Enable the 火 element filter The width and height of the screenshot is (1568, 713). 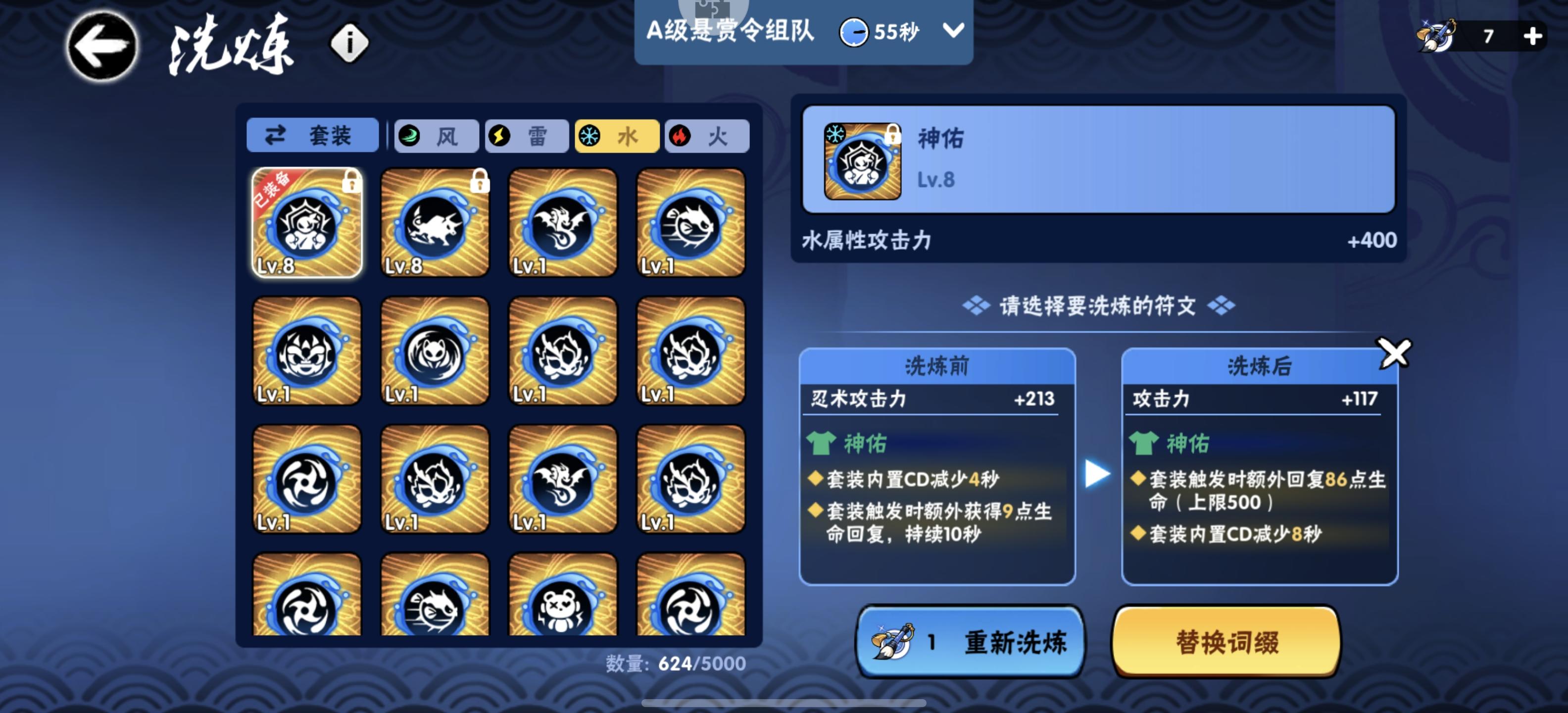tap(707, 136)
